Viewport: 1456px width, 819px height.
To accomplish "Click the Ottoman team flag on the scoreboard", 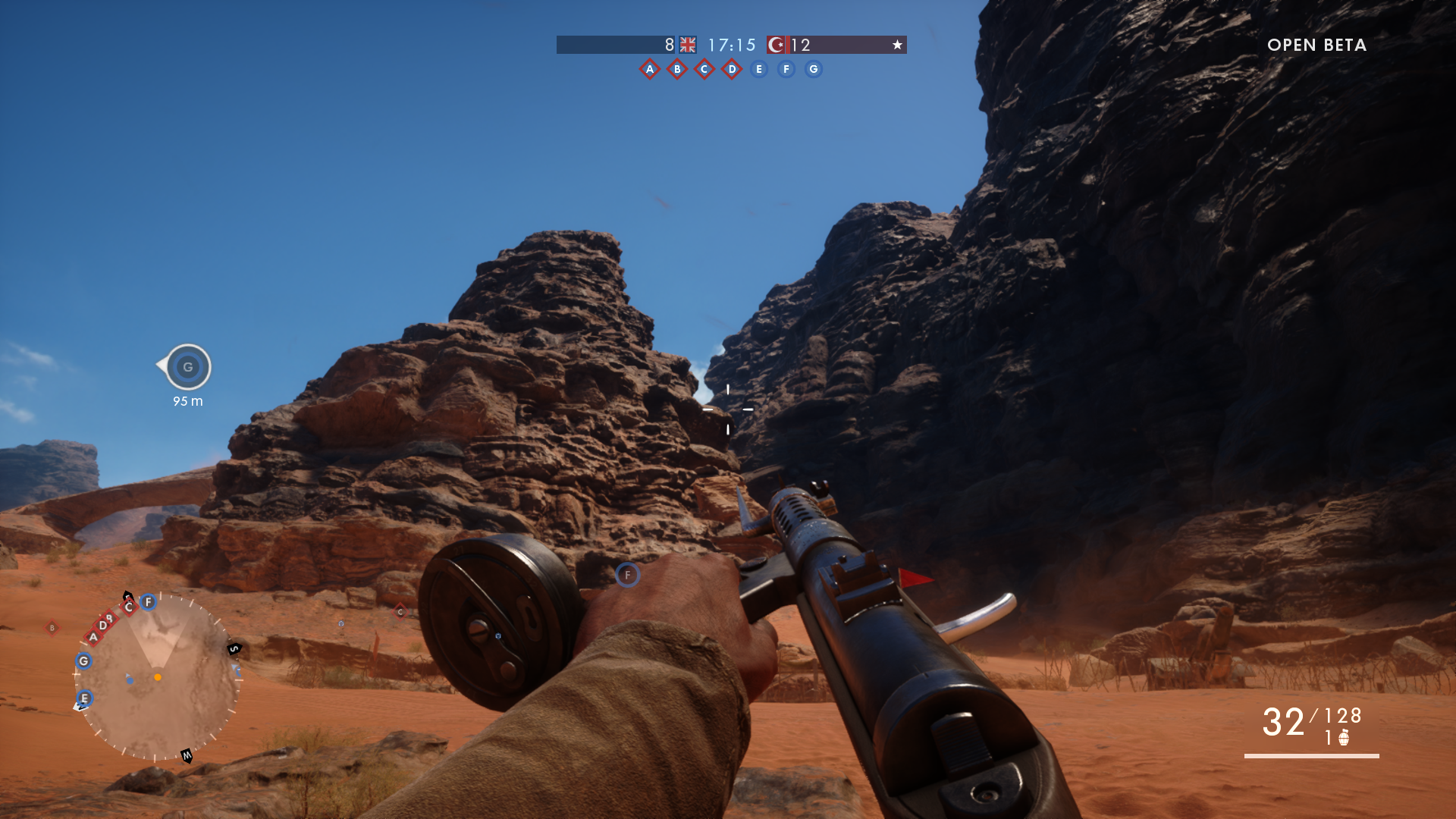I will pyautogui.click(x=777, y=45).
